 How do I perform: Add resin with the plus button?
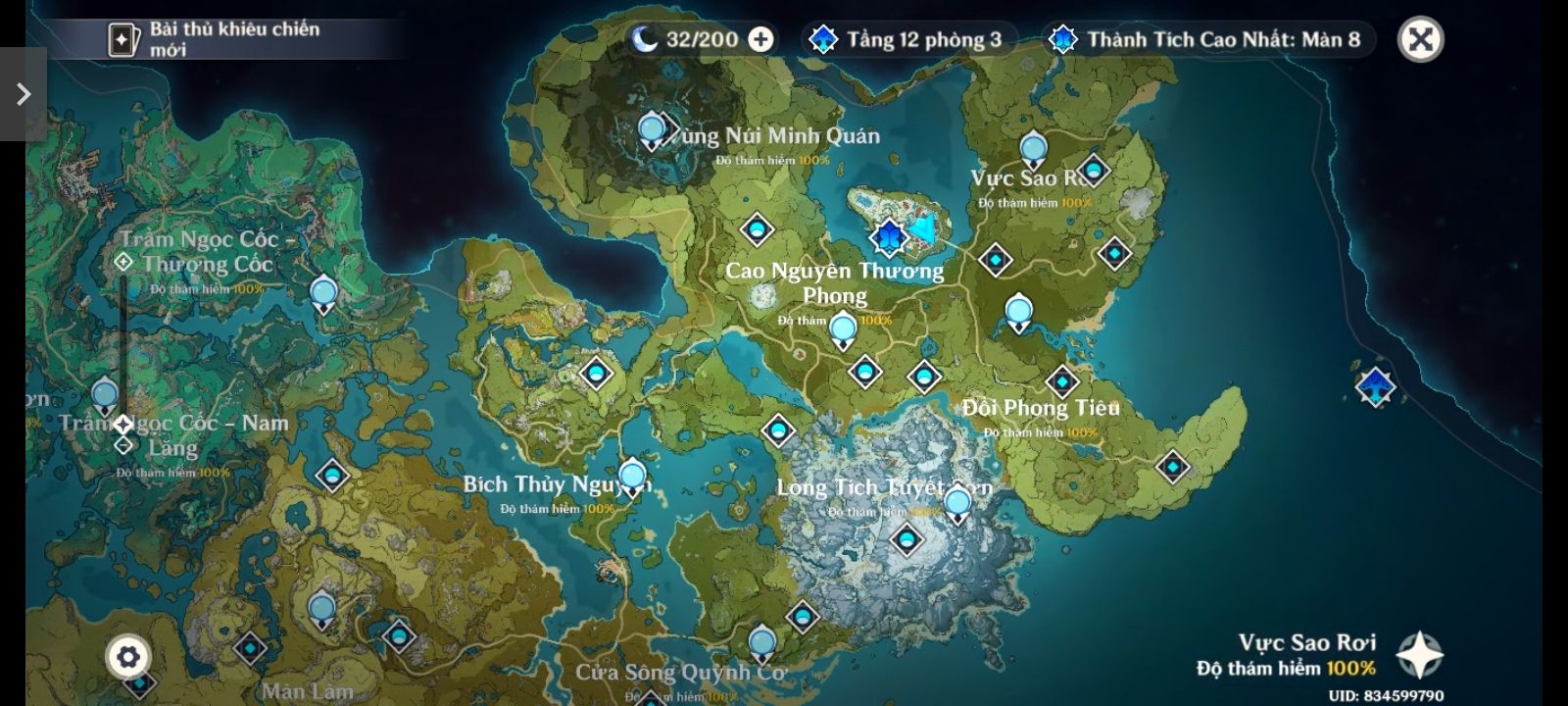point(760,39)
